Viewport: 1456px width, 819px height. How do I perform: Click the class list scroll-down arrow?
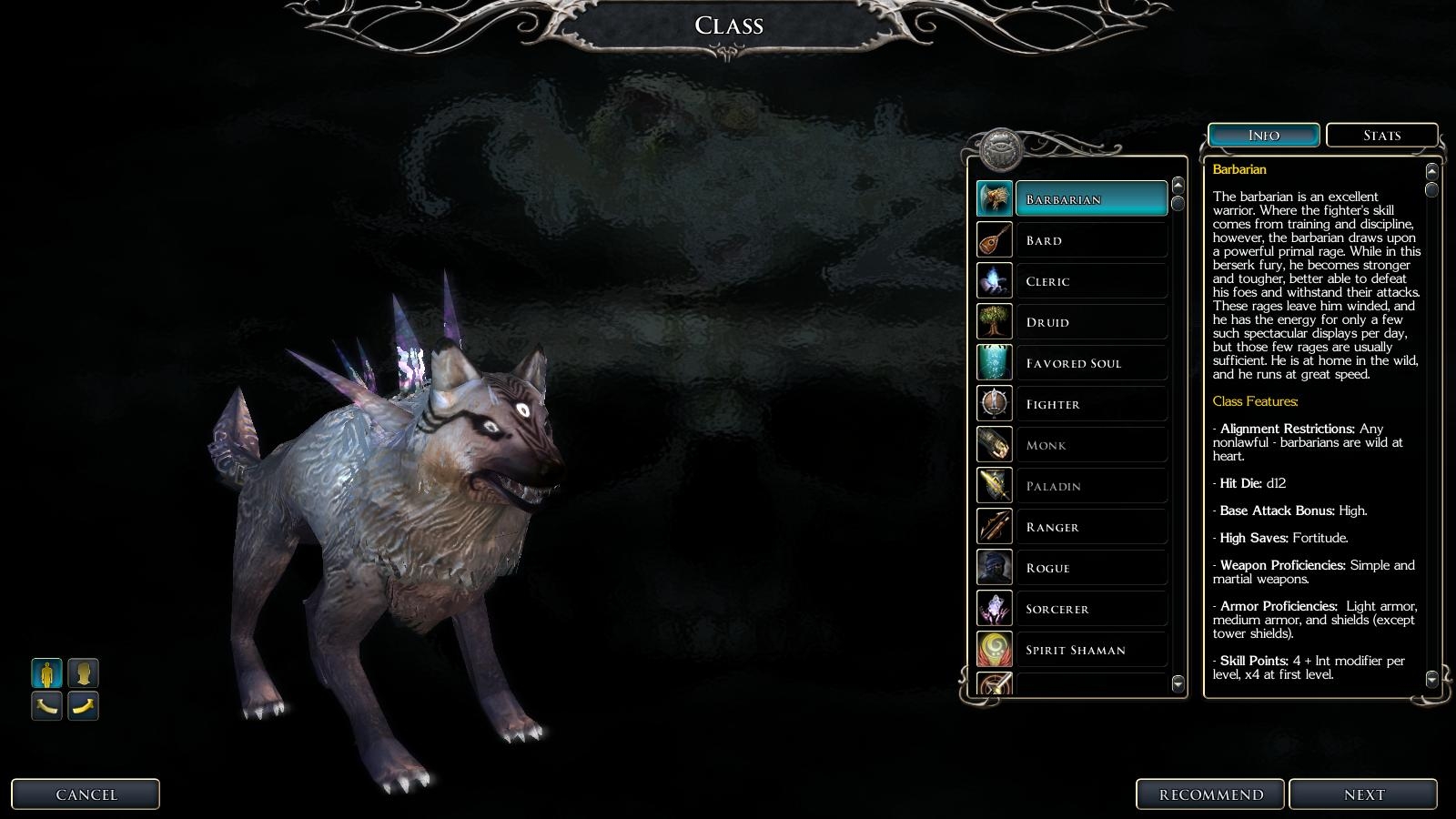[x=1178, y=683]
